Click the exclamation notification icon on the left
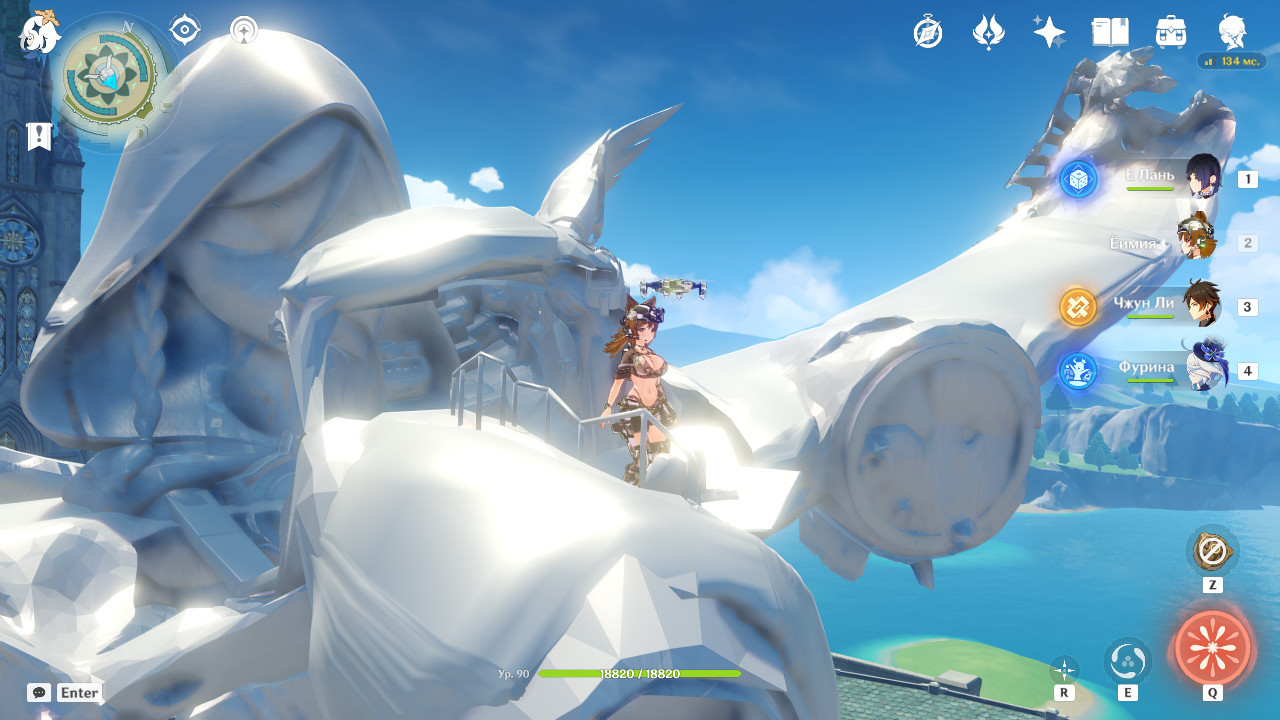 coord(38,136)
